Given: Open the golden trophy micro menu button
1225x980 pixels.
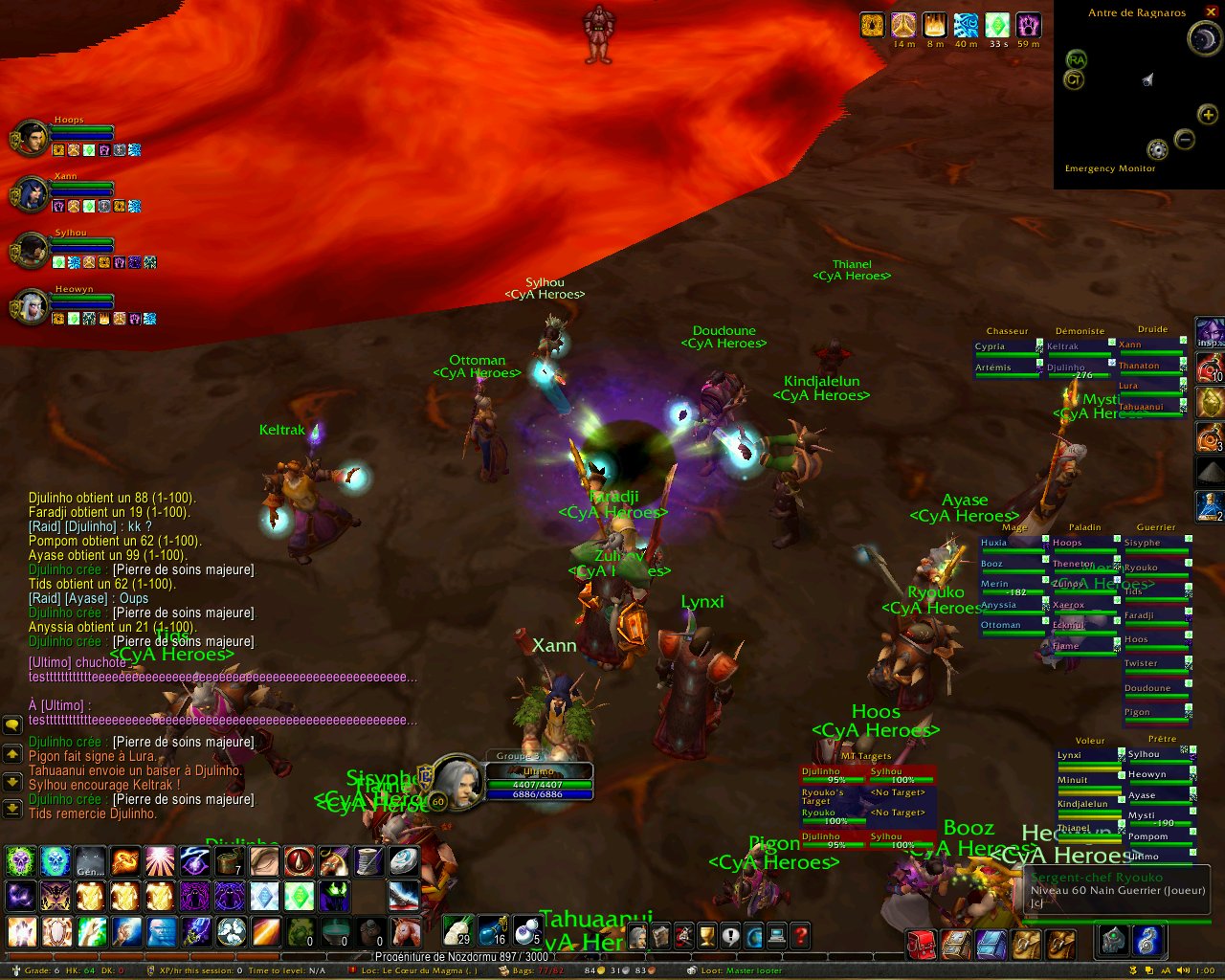Looking at the screenshot, I should tap(707, 935).
